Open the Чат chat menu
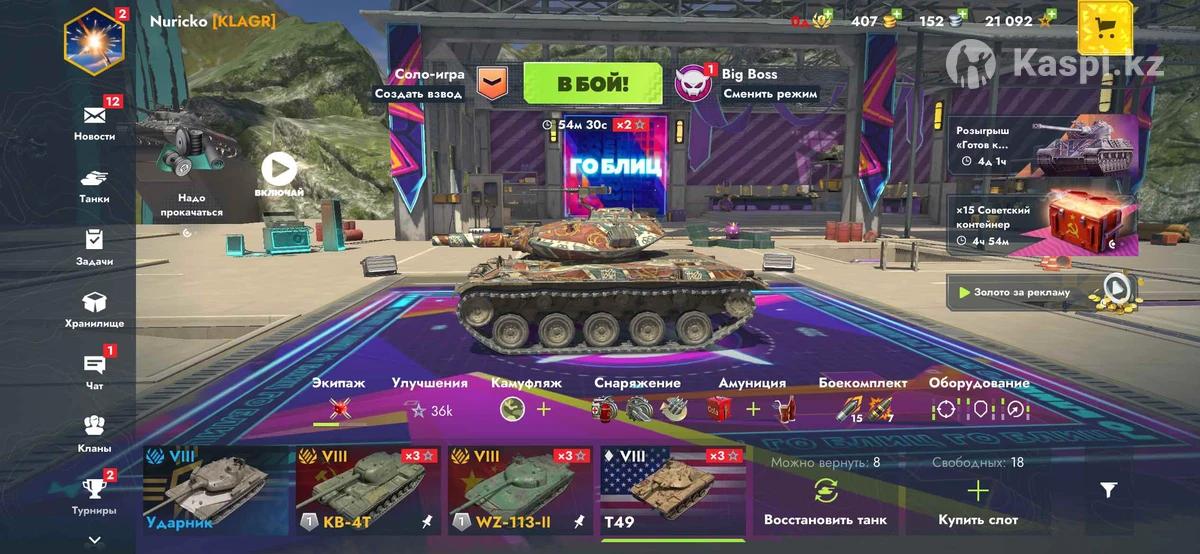The image size is (1200, 554). [x=94, y=371]
